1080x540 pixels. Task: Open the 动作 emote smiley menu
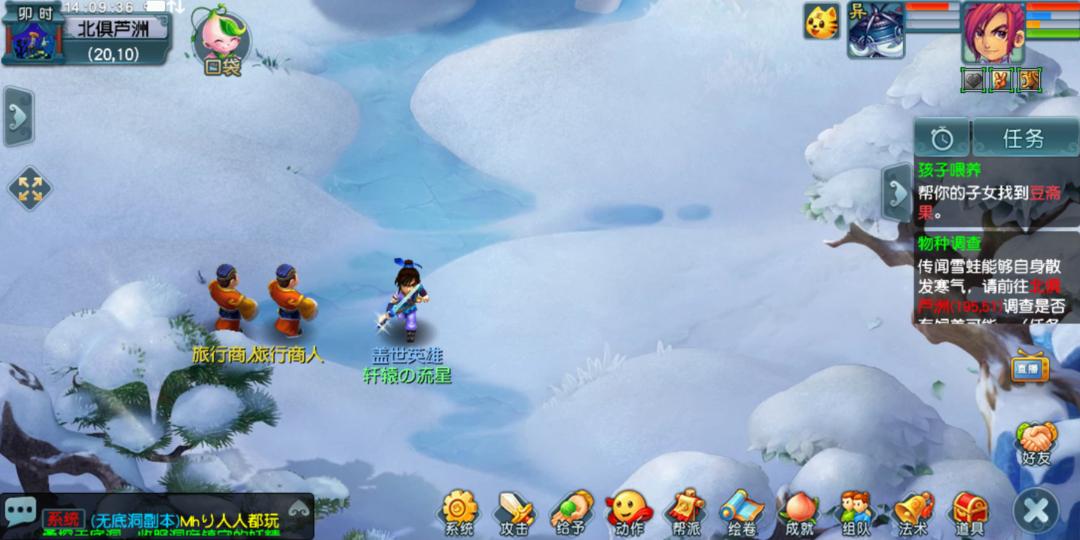point(629,511)
